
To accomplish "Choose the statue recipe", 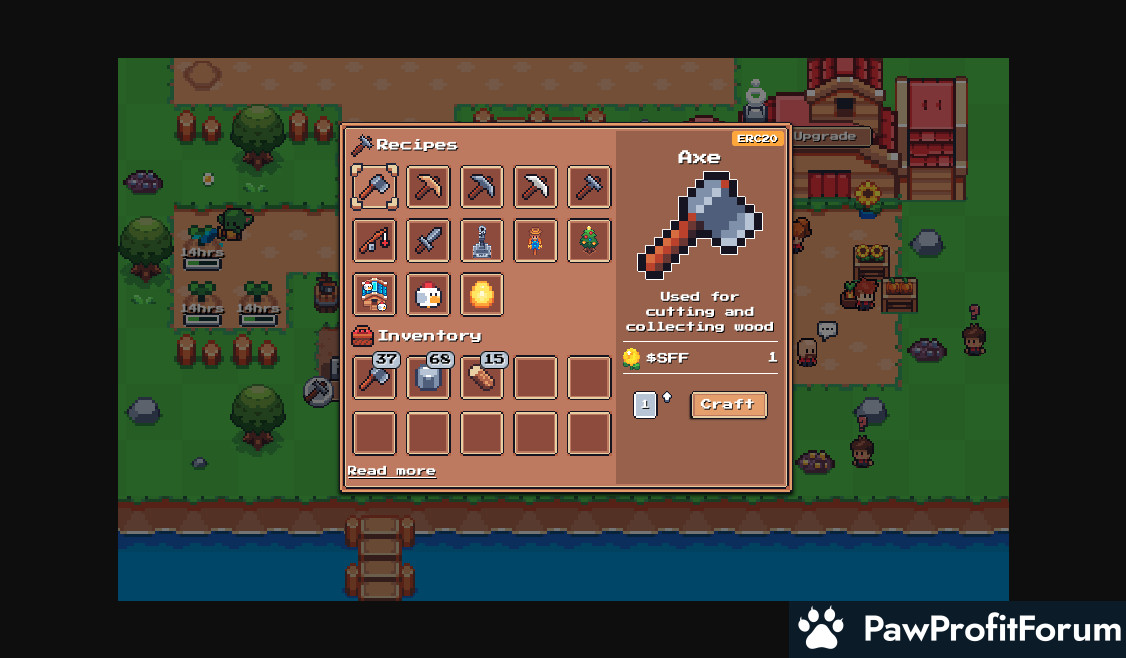I will click(x=482, y=241).
